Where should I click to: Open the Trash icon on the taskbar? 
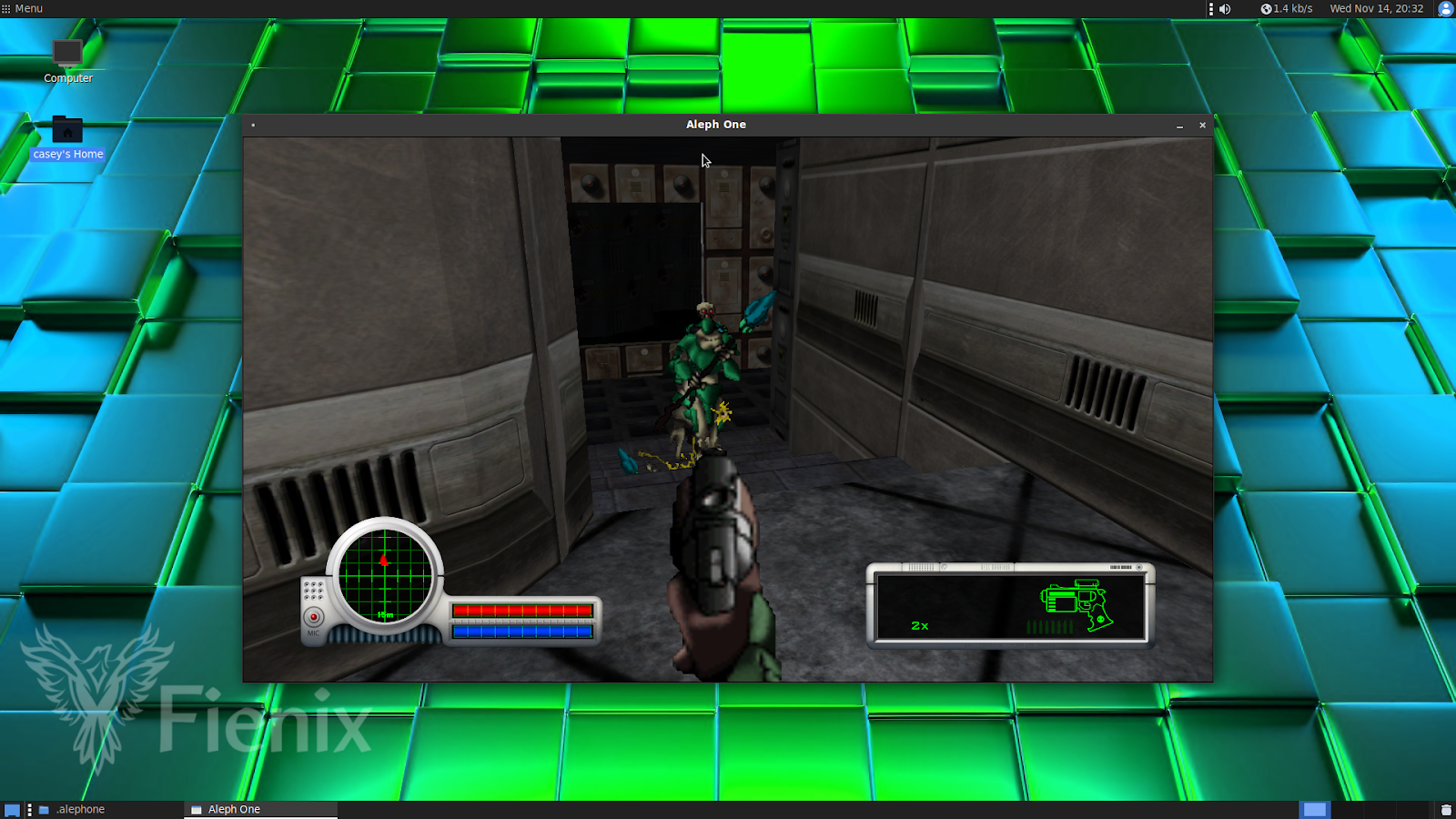pos(1444,809)
